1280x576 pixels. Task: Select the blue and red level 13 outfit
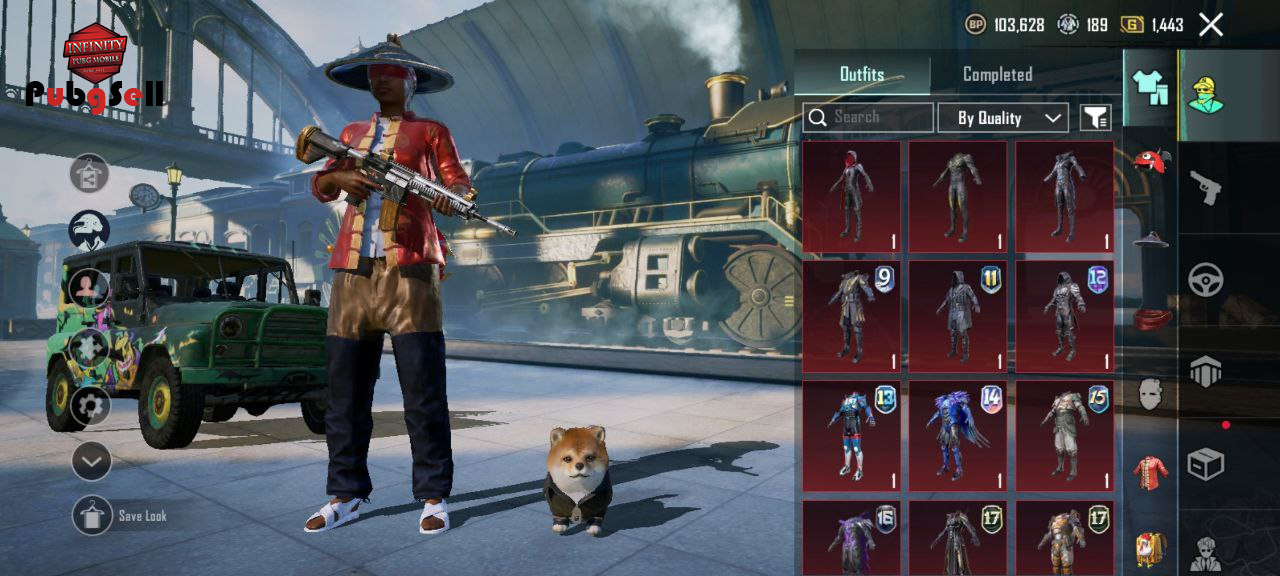pyautogui.click(x=851, y=435)
